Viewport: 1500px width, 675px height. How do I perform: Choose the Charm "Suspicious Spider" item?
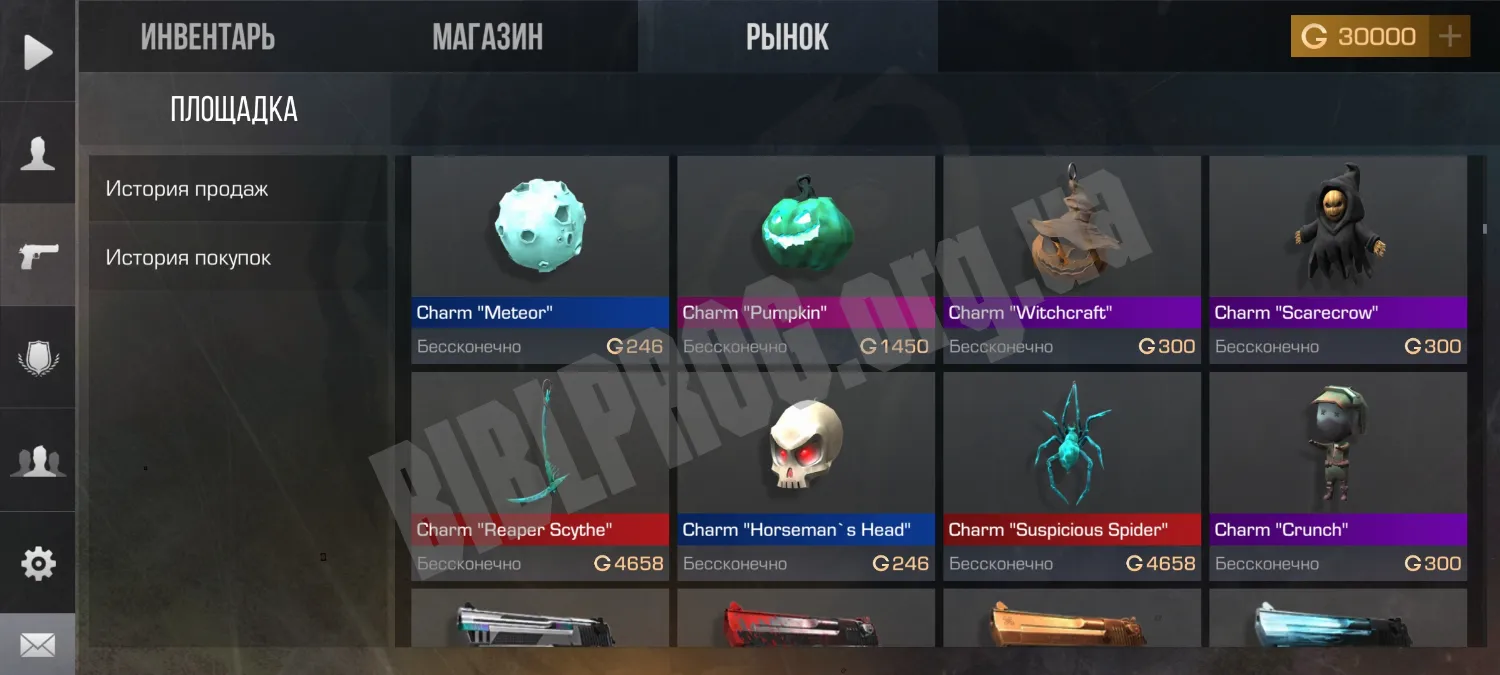point(1072,475)
